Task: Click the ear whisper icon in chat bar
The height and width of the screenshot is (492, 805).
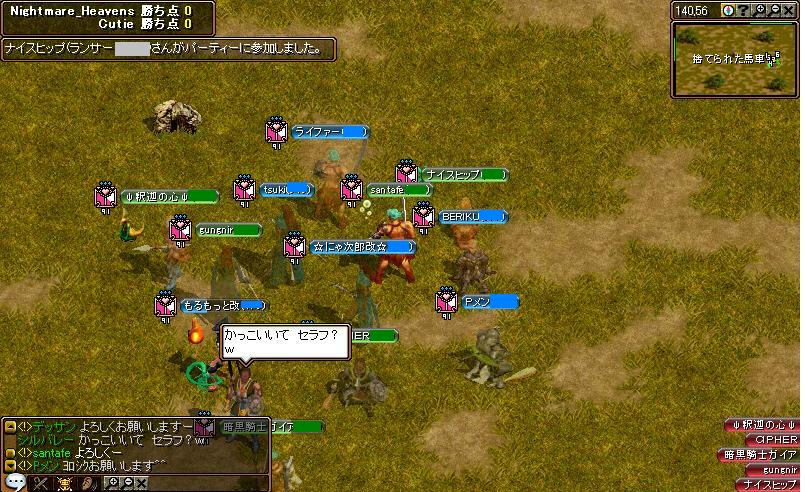Action: tap(89, 484)
